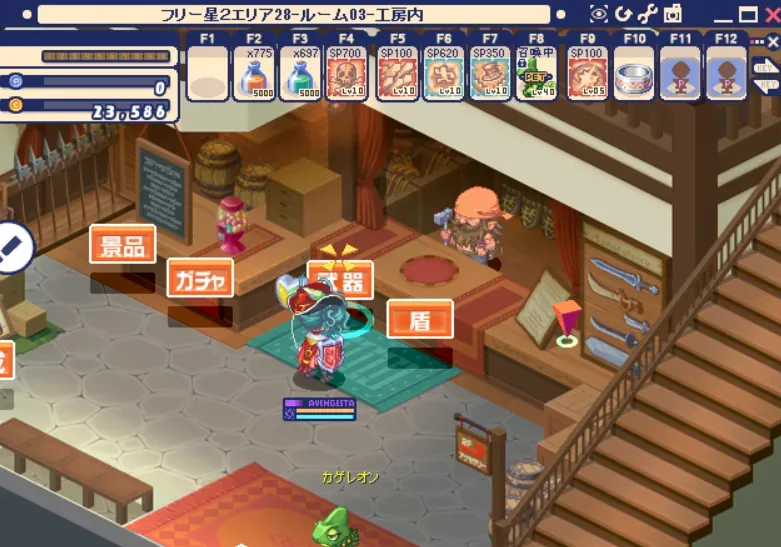The height and width of the screenshot is (547, 781).
Task: Minimize the game window
Action: click(721, 15)
